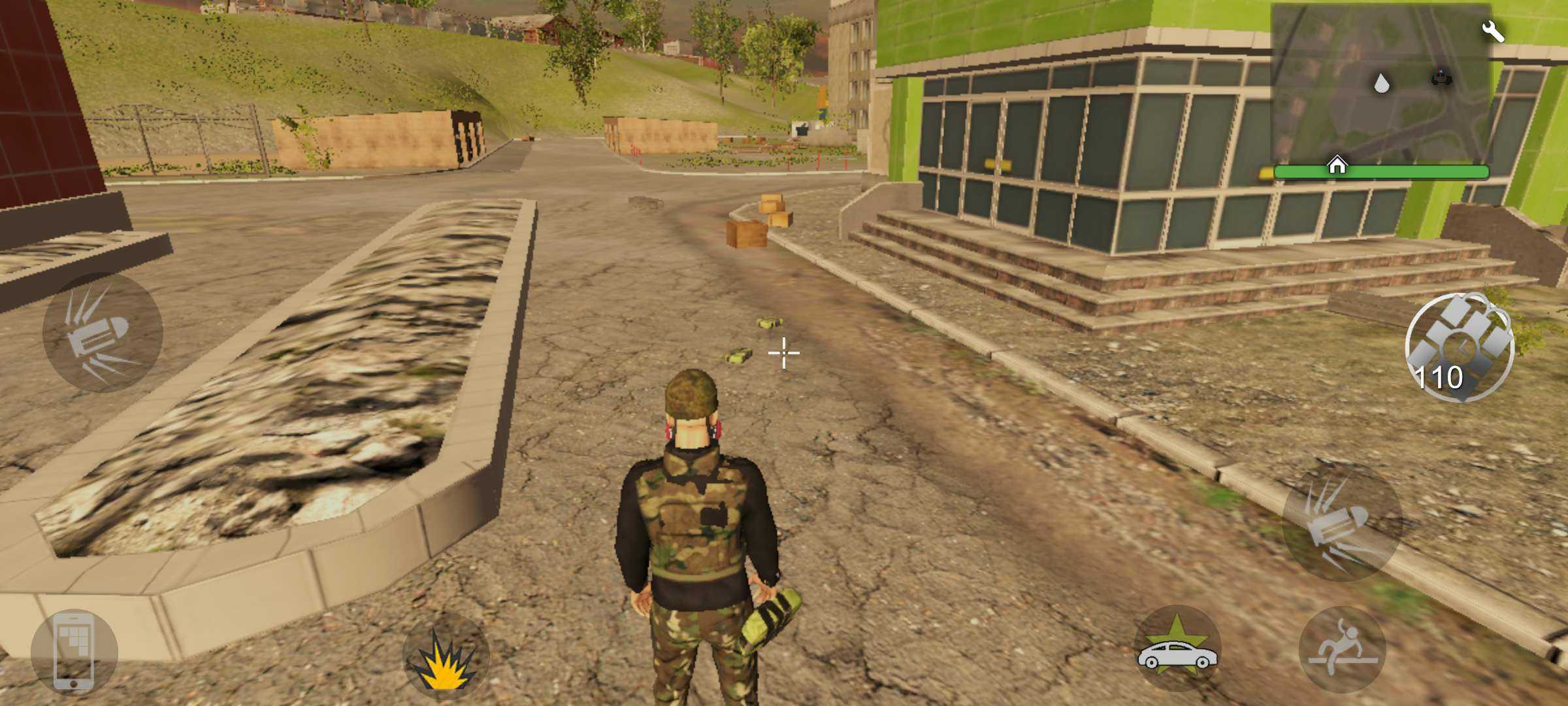Open the car spawn button with star
The height and width of the screenshot is (706, 1568).
point(1177,649)
